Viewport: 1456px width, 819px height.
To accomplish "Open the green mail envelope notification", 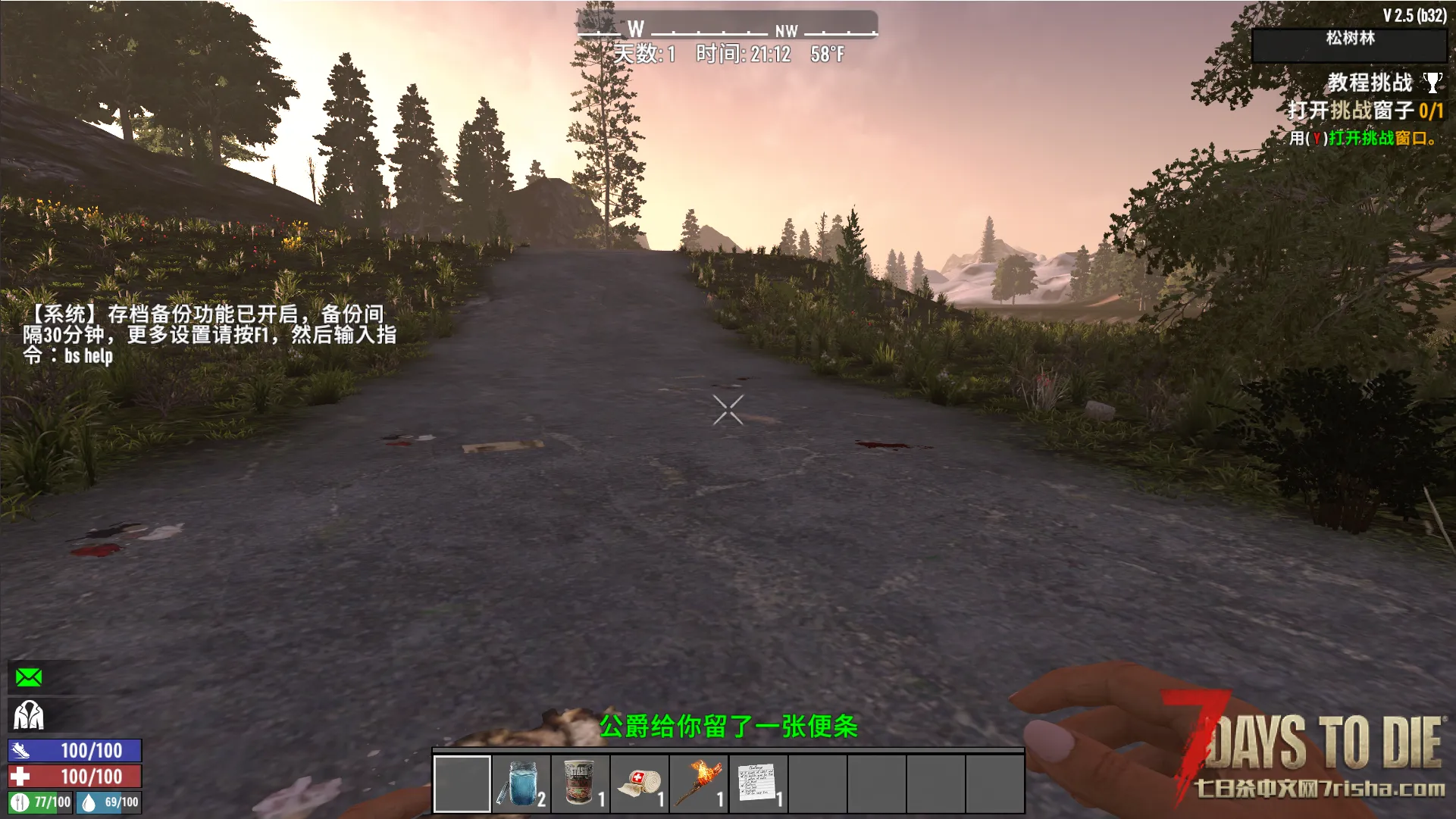I will coord(29,677).
